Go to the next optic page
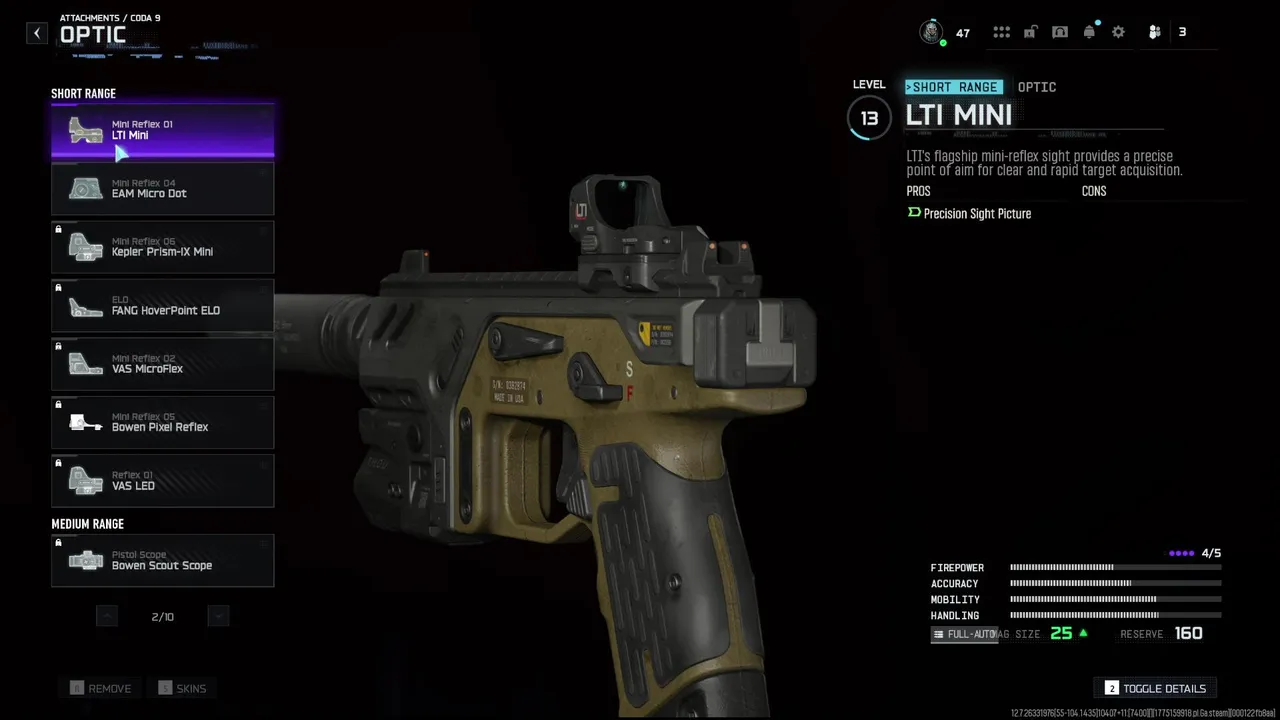 point(218,616)
